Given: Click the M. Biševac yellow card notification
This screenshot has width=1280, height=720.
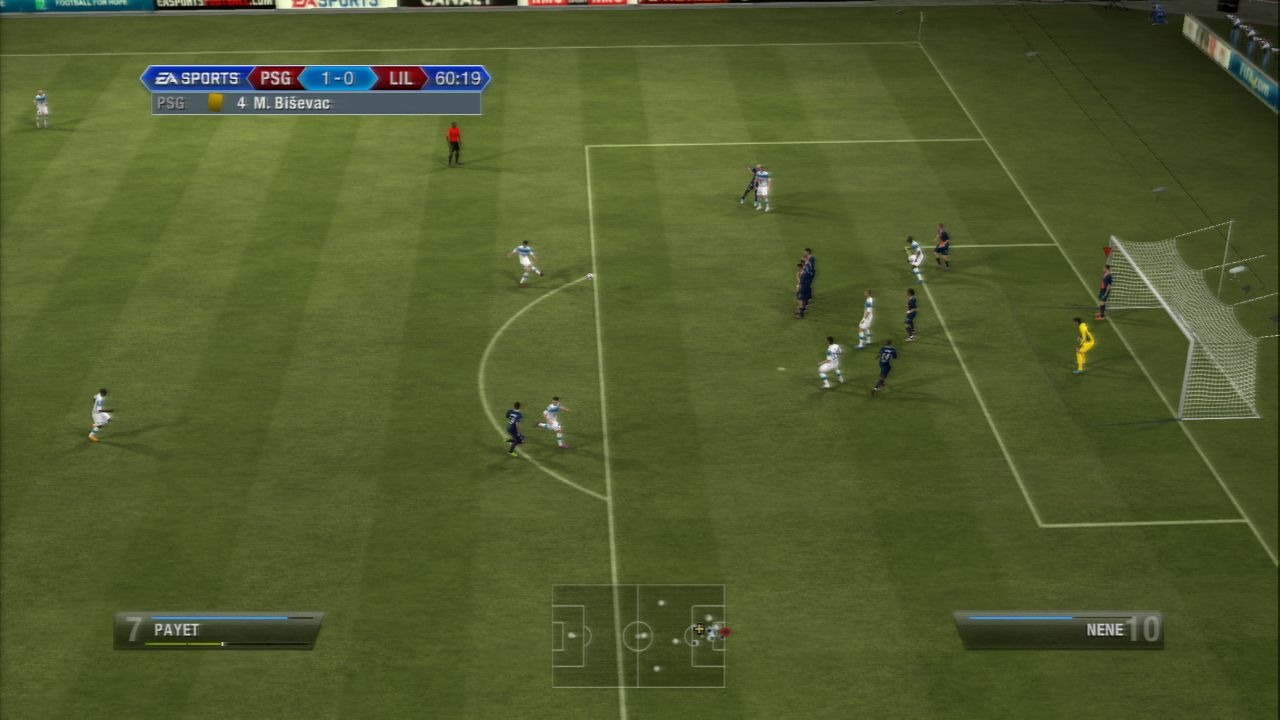Looking at the screenshot, I should [x=316, y=103].
